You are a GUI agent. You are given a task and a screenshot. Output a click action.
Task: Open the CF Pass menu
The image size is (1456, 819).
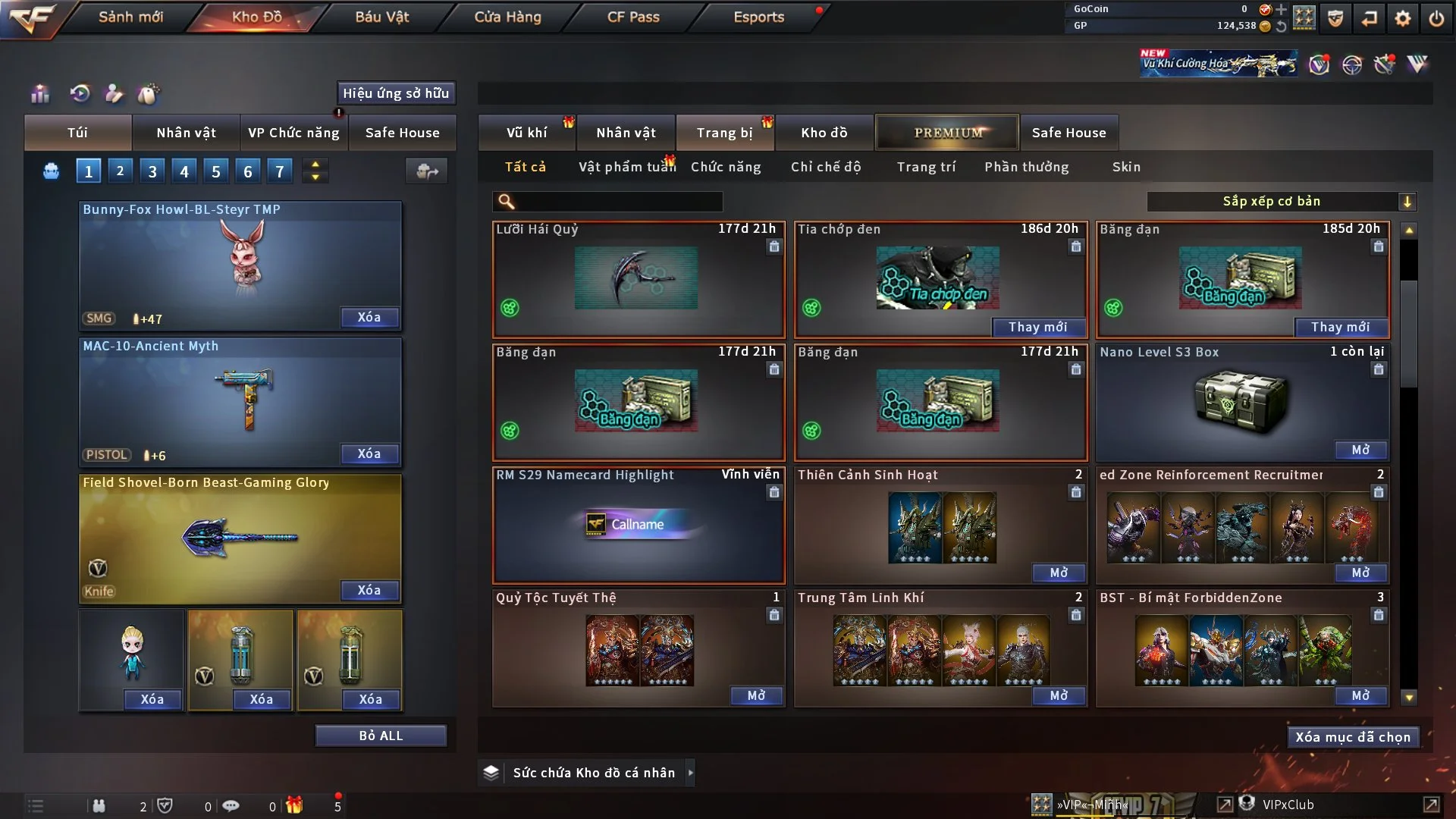pos(633,17)
